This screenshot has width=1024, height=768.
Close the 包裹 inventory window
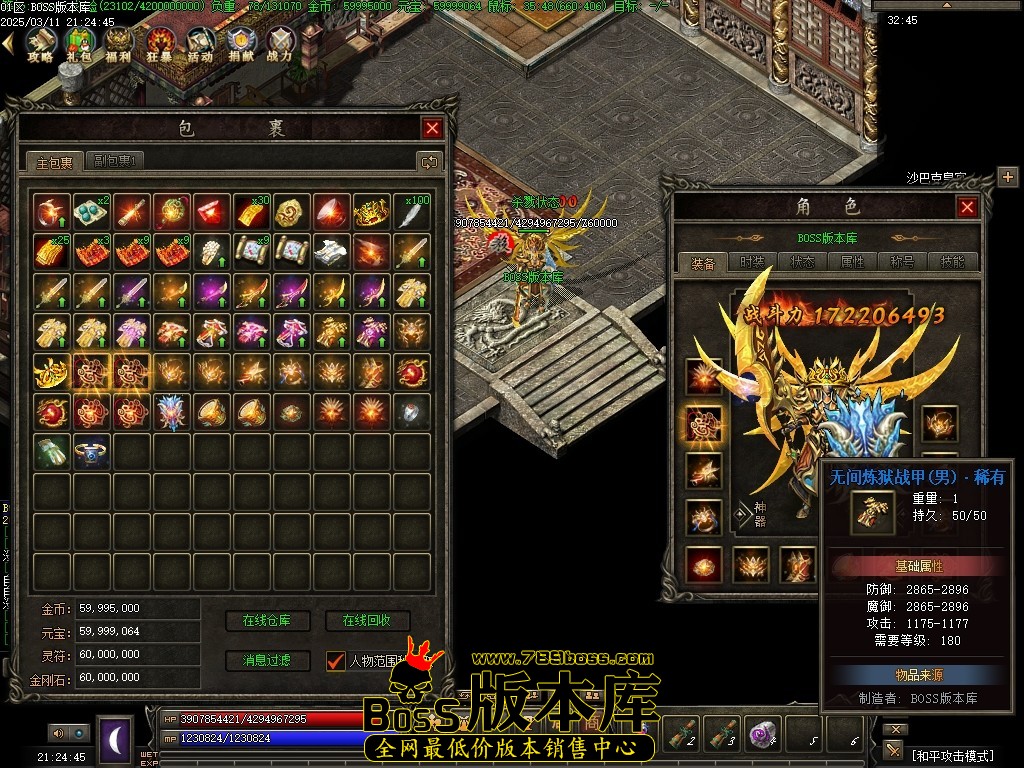tap(432, 128)
